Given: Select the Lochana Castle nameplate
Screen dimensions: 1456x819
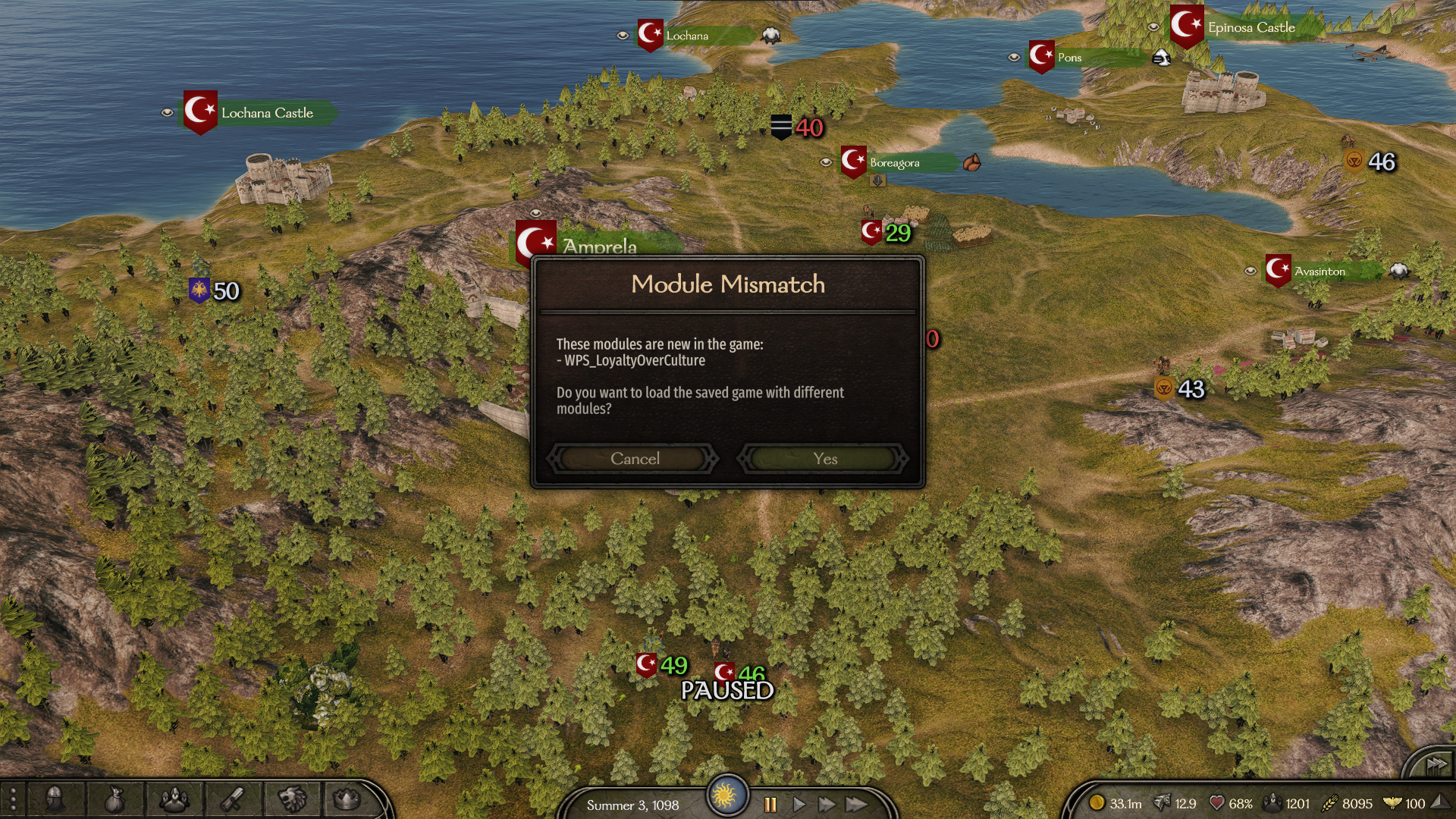Looking at the screenshot, I should [x=266, y=113].
